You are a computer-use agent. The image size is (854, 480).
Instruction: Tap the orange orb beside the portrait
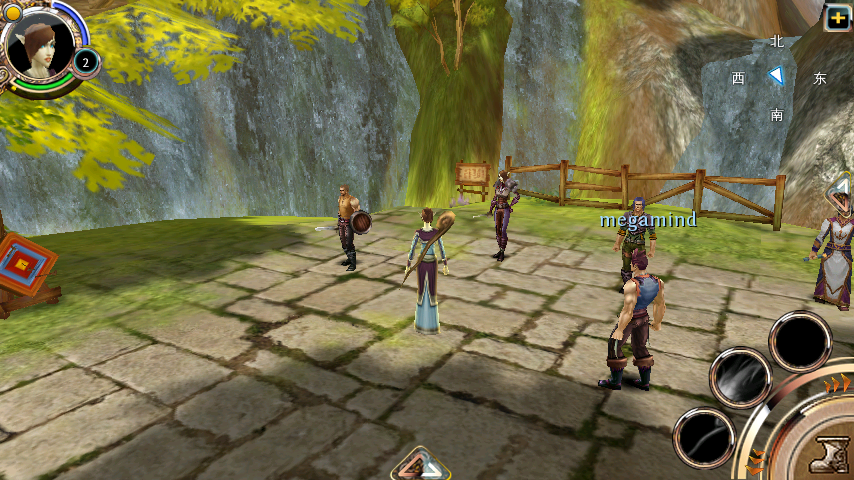(x=11, y=12)
